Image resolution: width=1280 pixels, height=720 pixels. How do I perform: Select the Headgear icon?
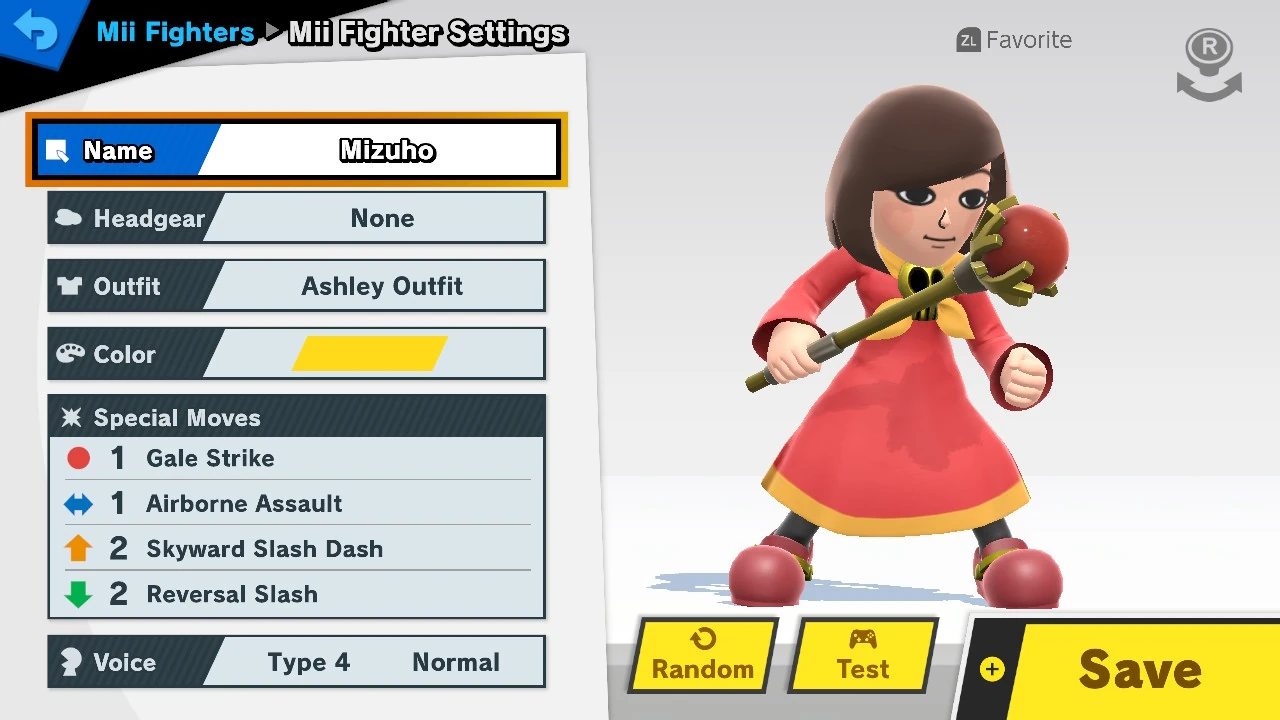[68, 218]
